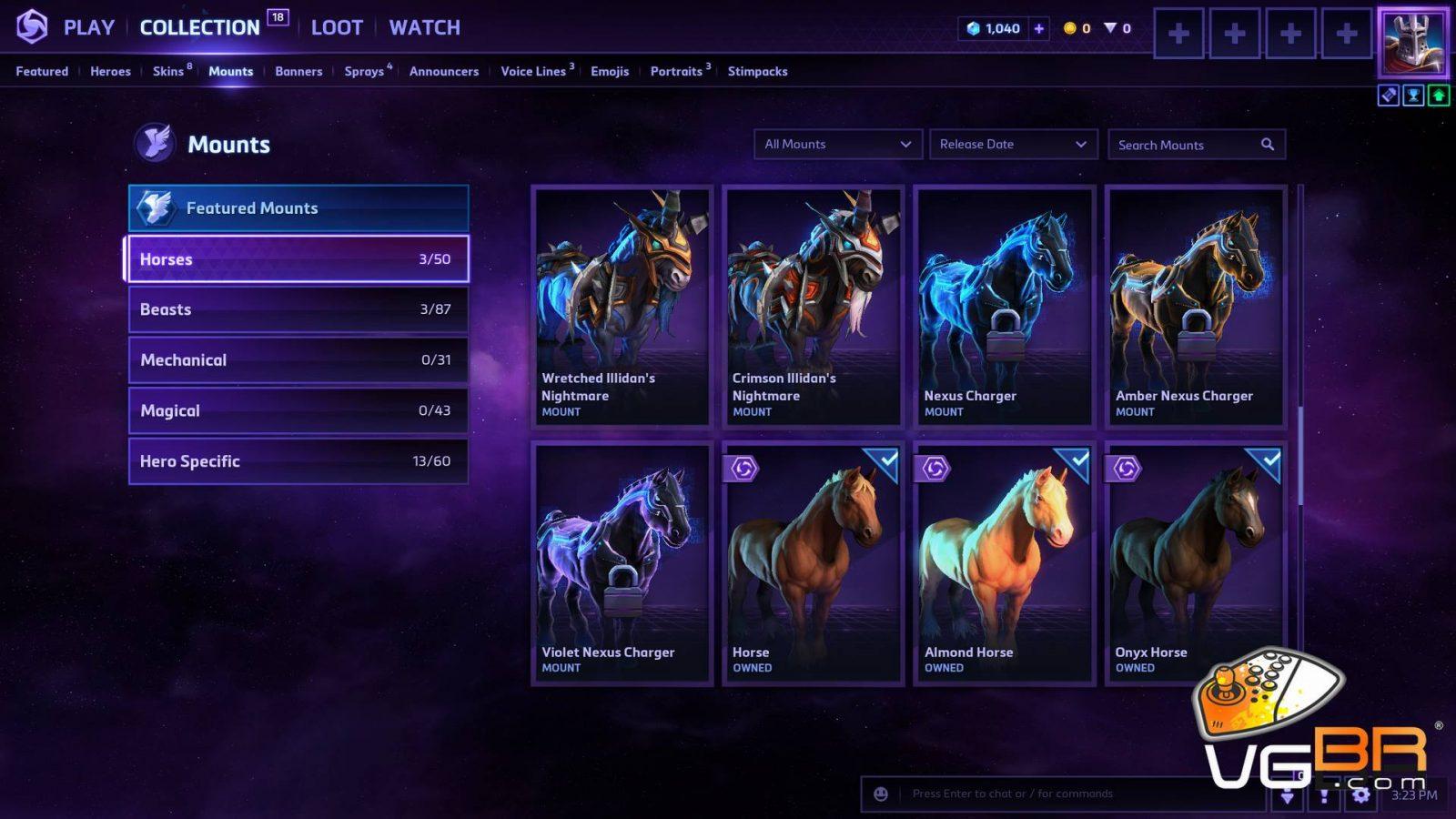The height and width of the screenshot is (819, 1456).
Task: Choose the Amber Nexus Charger mount
Action: click(1196, 306)
